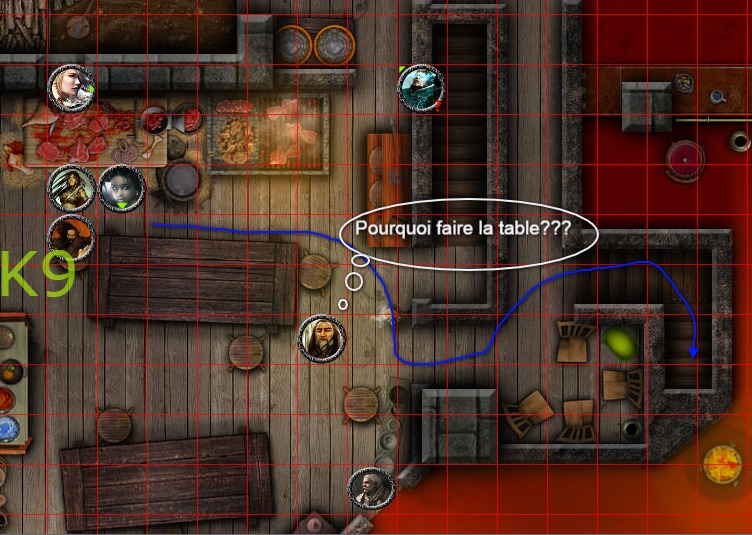Pick the dark-skinned woman token with green marker
Screen dimensions: 752x535
(121, 189)
